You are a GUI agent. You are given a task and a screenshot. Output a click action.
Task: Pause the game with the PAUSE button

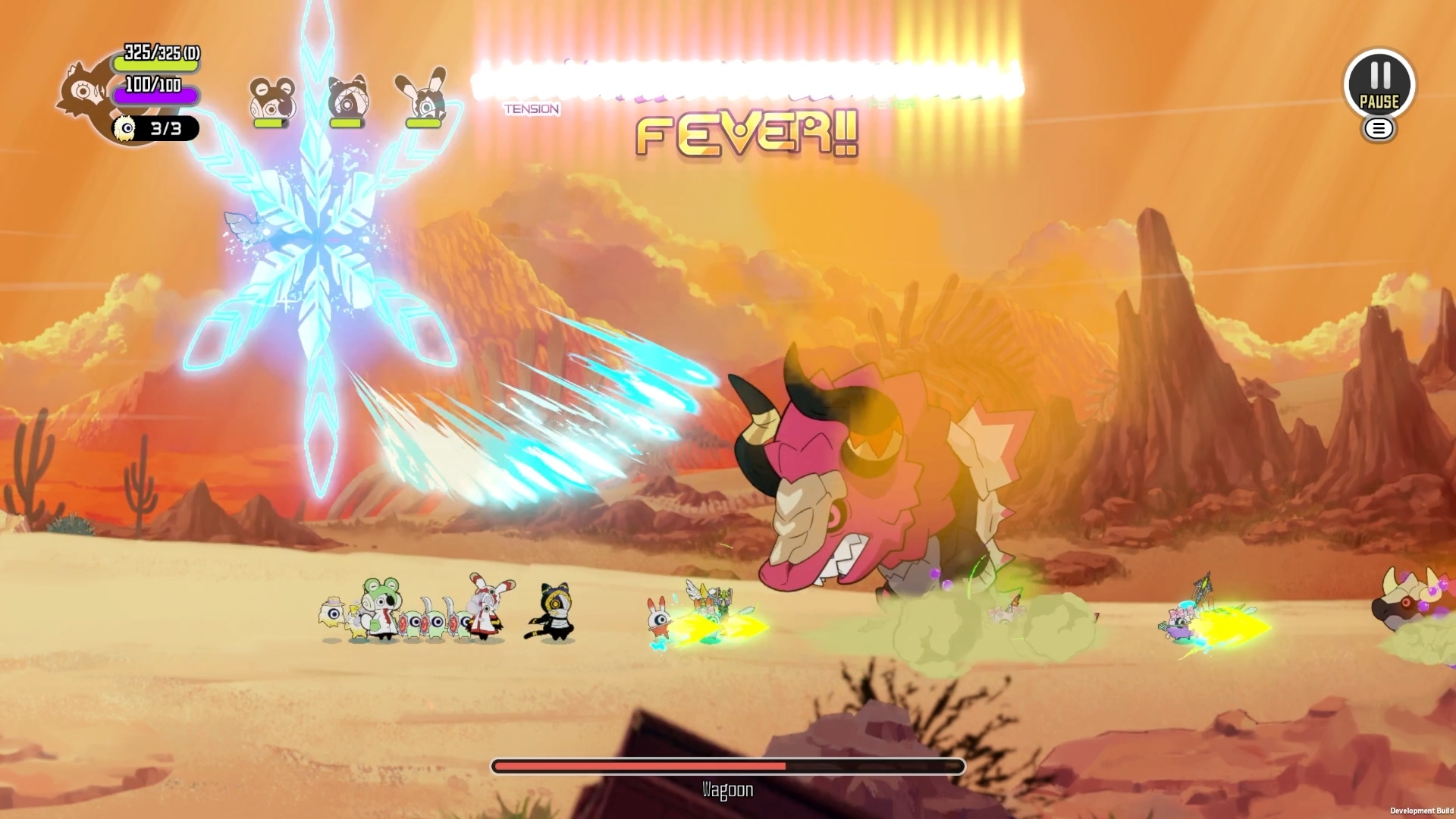click(1379, 84)
